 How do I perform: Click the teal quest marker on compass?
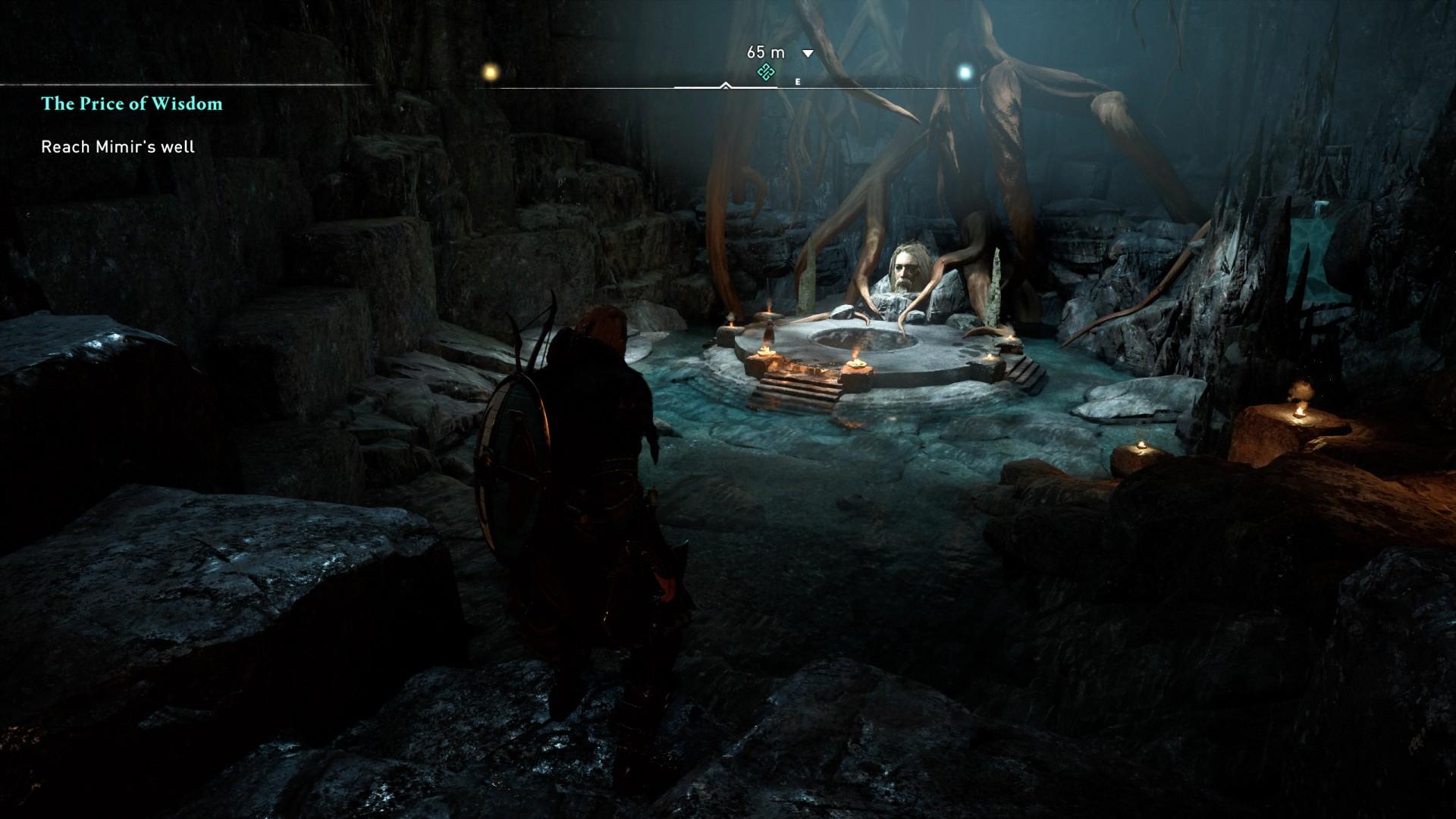tap(766, 73)
